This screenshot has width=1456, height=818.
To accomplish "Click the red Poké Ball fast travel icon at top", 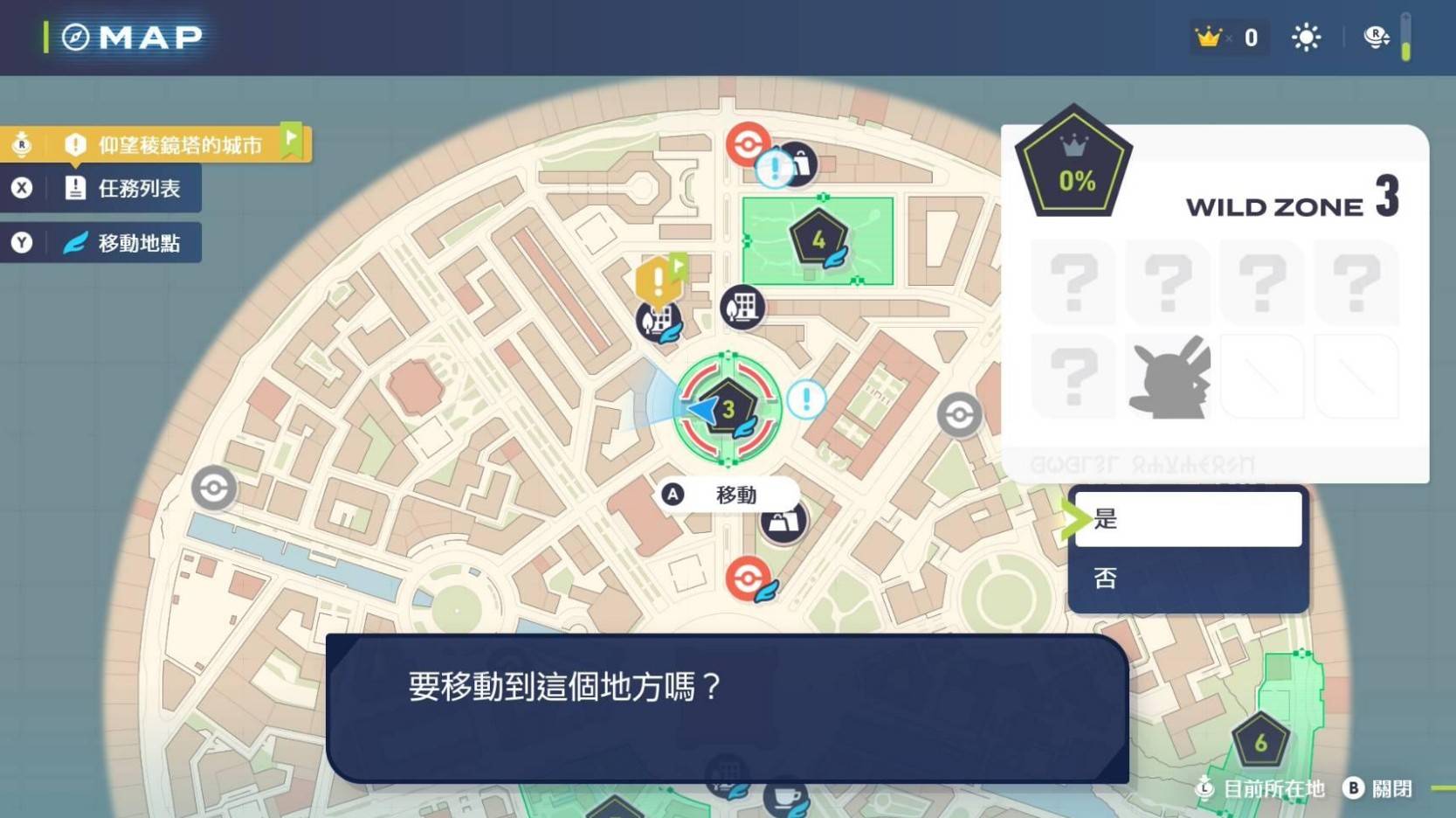I will click(x=747, y=145).
